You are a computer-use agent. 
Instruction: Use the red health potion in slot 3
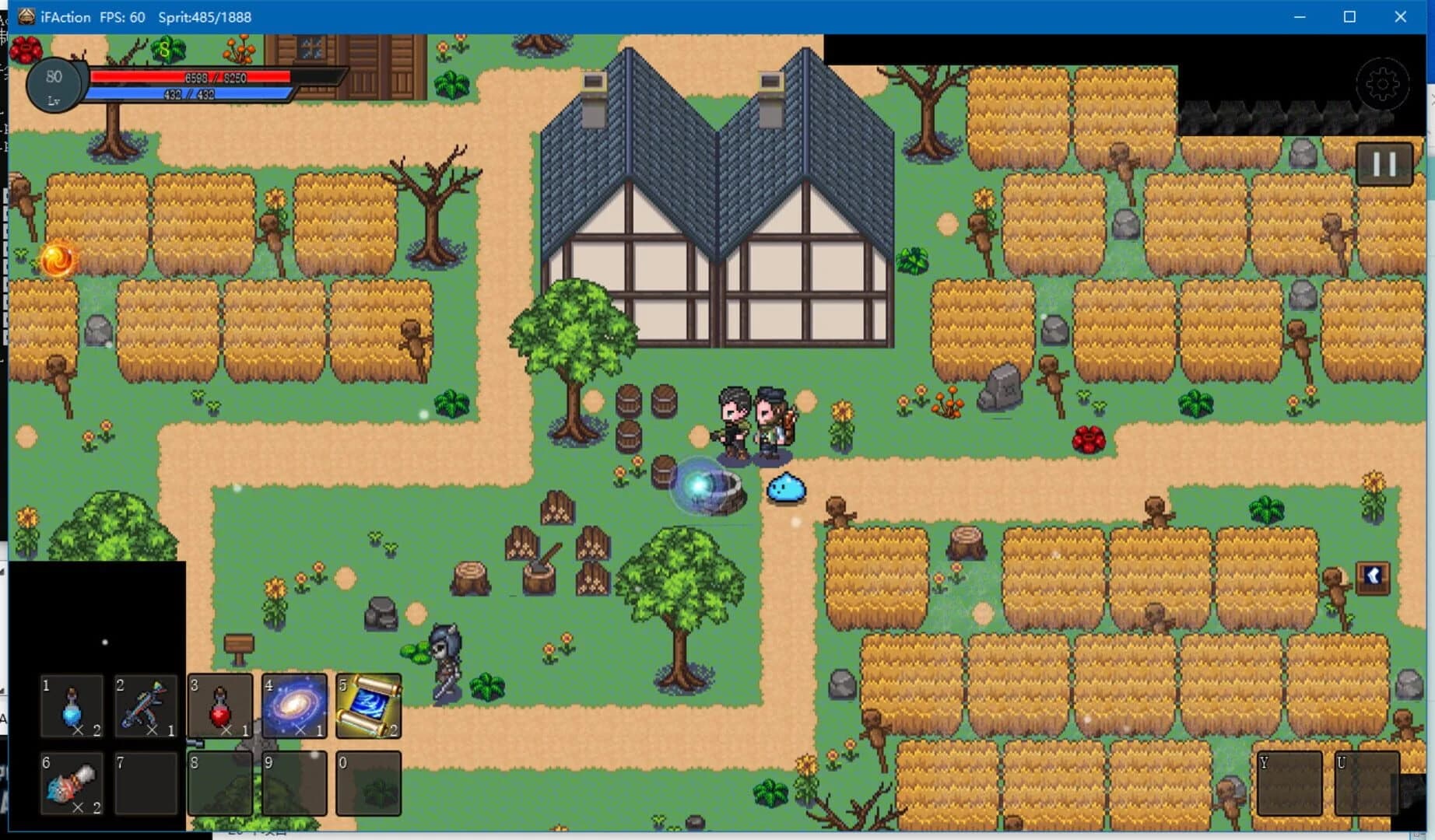click(220, 706)
